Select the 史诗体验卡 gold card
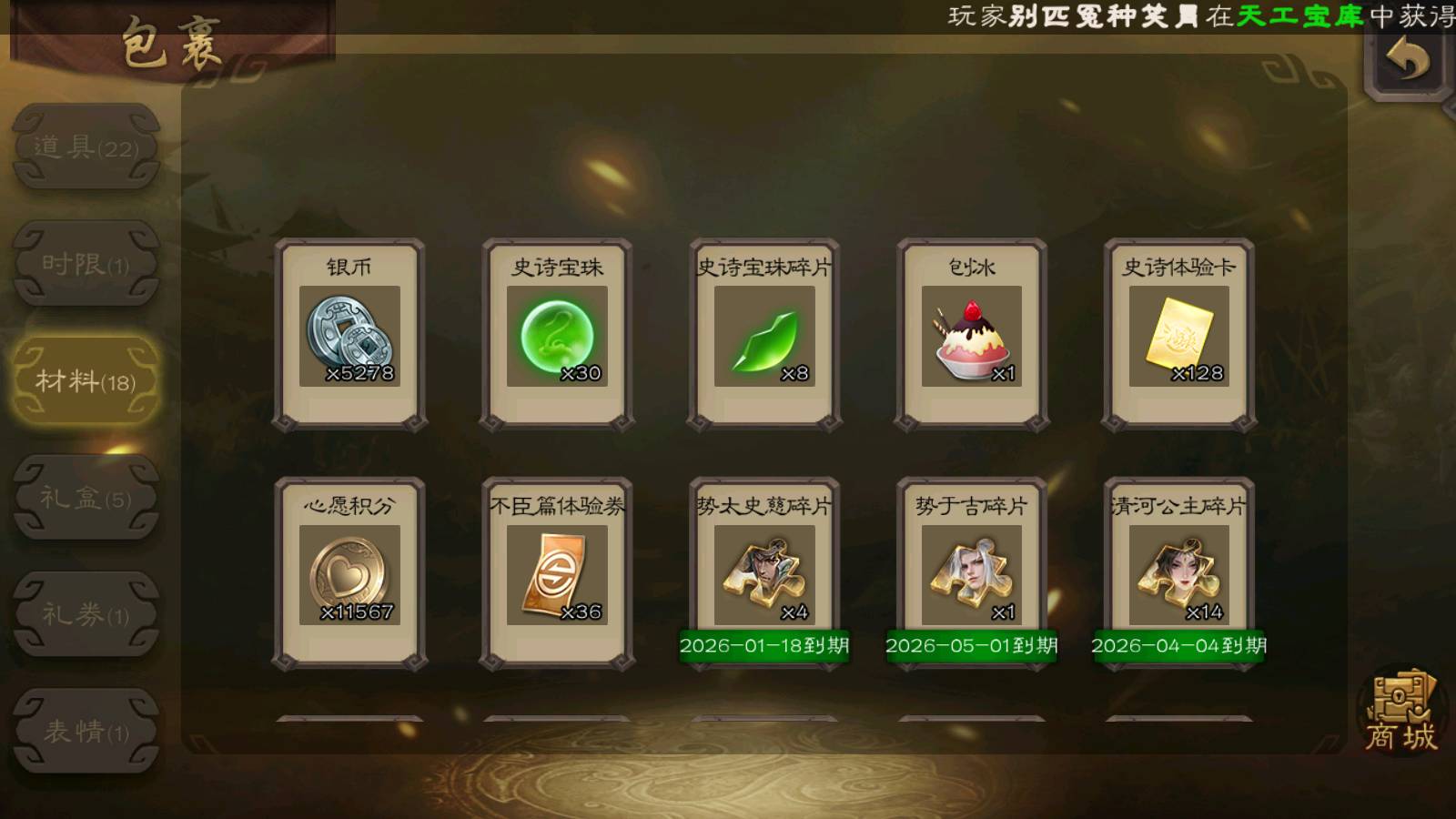Image resolution: width=1456 pixels, height=819 pixels. tap(1179, 335)
